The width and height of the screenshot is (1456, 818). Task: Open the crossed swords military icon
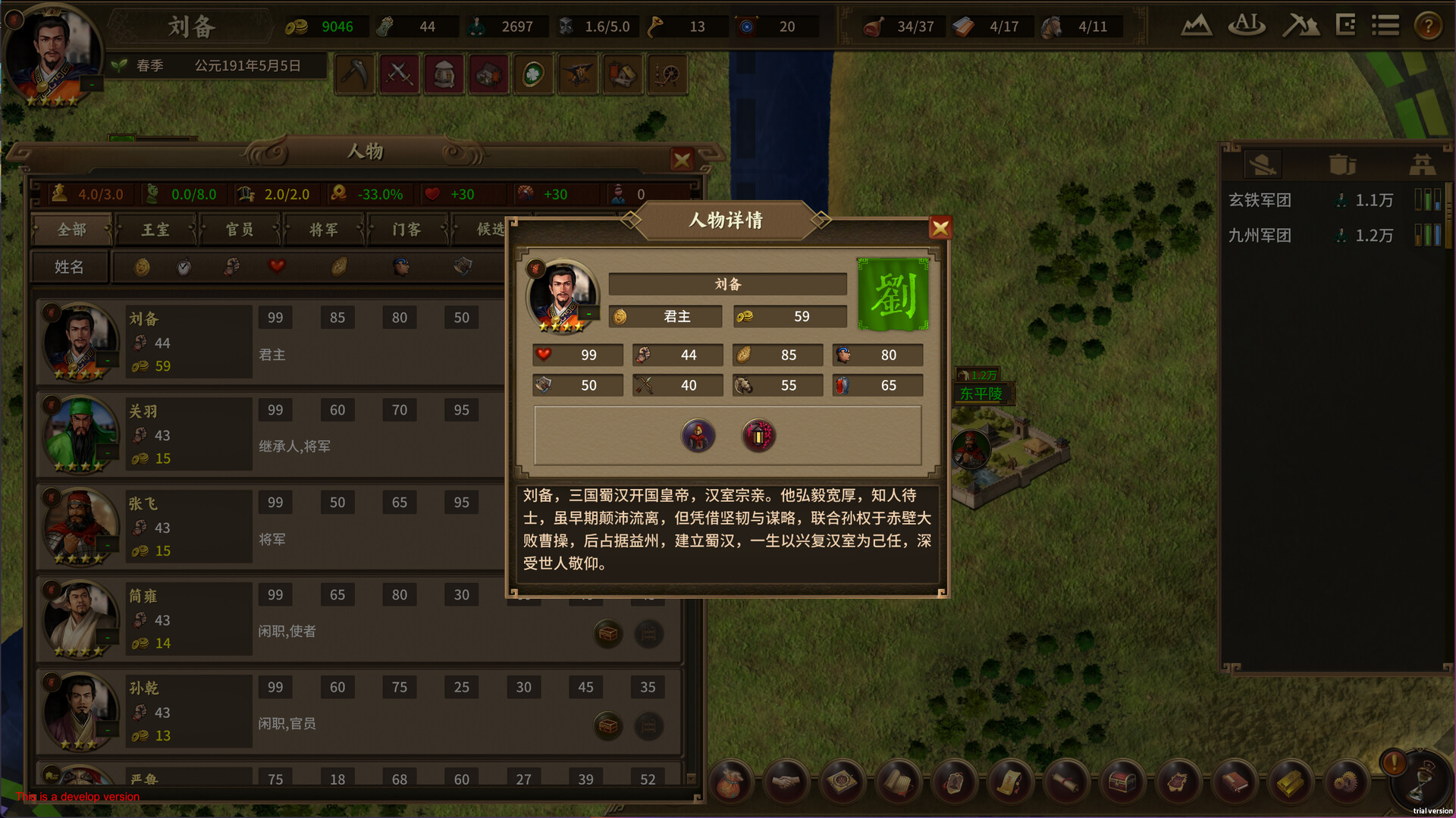399,74
